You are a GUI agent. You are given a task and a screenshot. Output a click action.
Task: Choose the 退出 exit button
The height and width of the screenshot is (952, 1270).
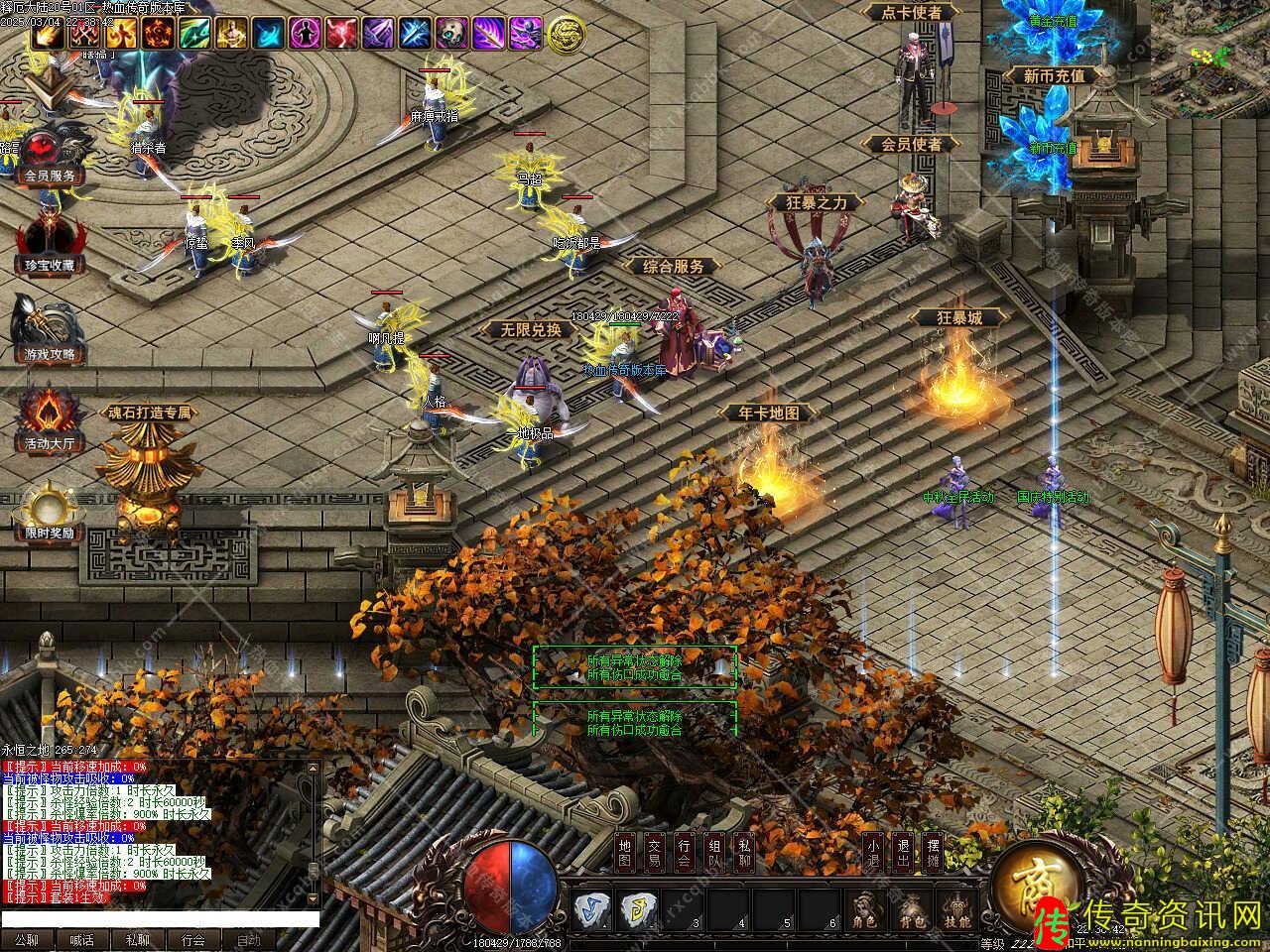click(902, 852)
